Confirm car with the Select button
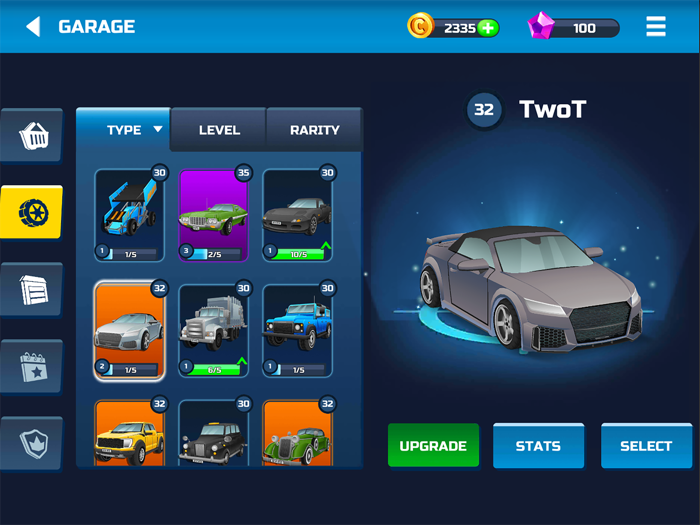700x525 pixels. click(646, 446)
